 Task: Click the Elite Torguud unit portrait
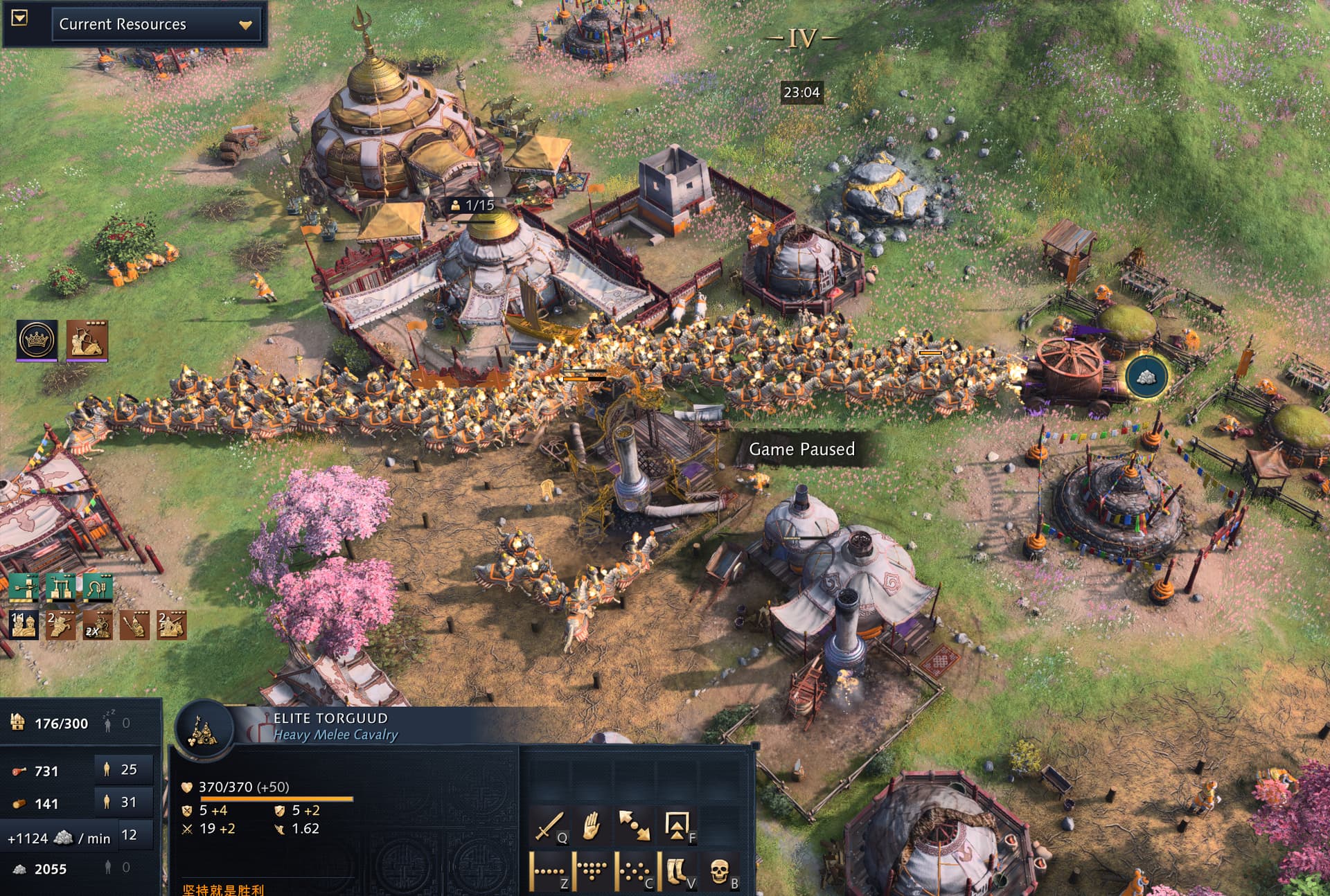point(203,731)
